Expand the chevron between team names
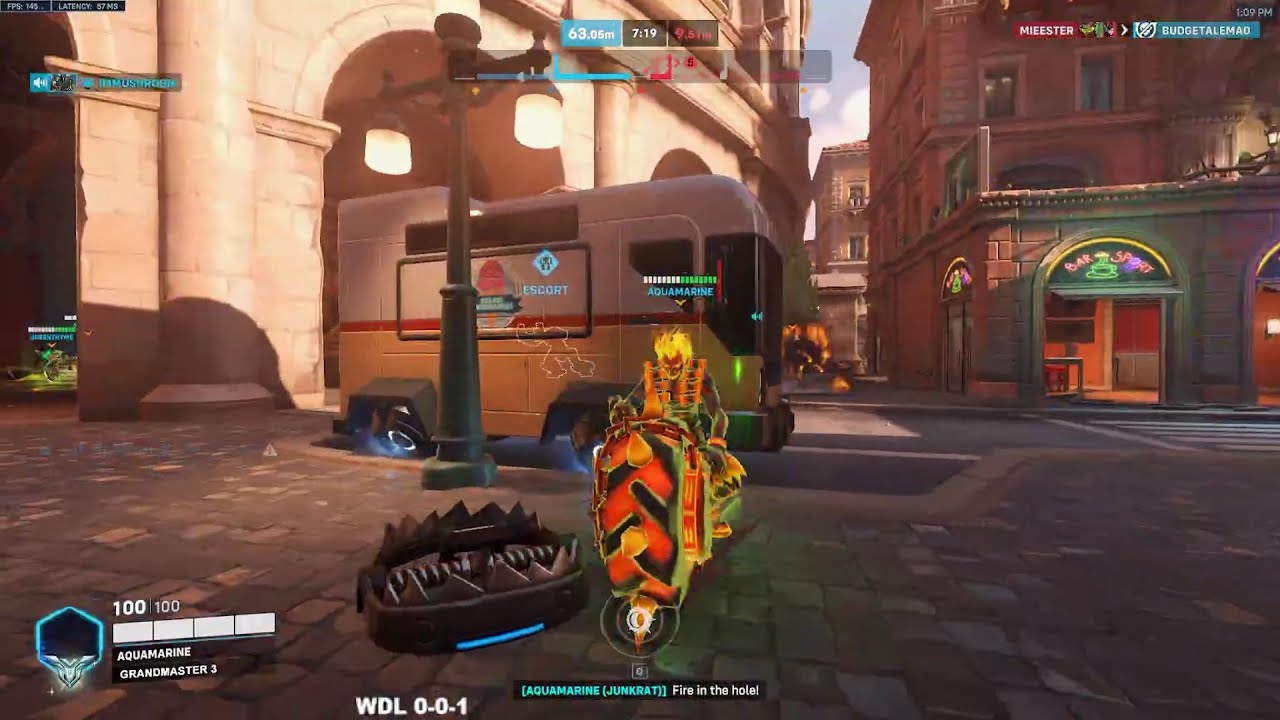The image size is (1280, 720). [x=1124, y=31]
